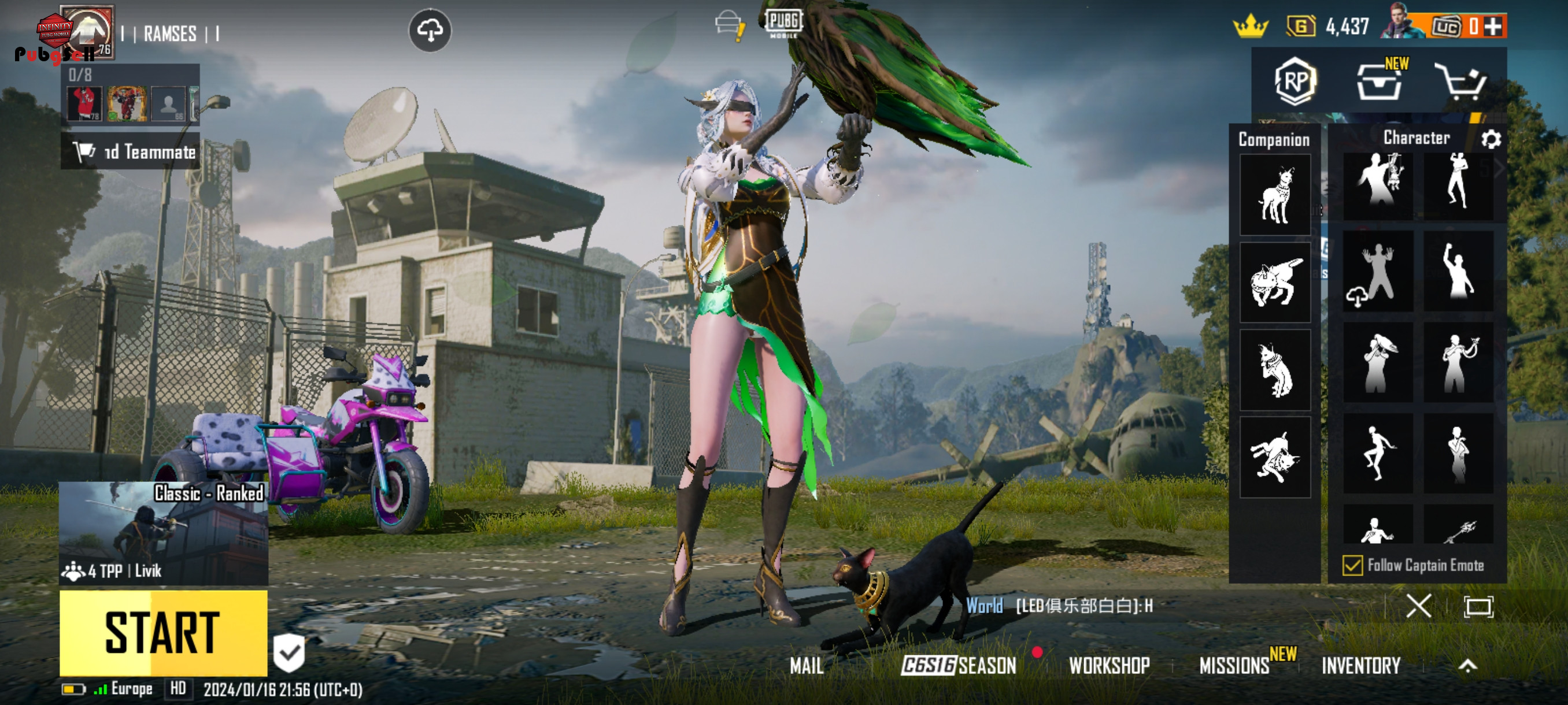Open the MAIL menu

(x=806, y=666)
